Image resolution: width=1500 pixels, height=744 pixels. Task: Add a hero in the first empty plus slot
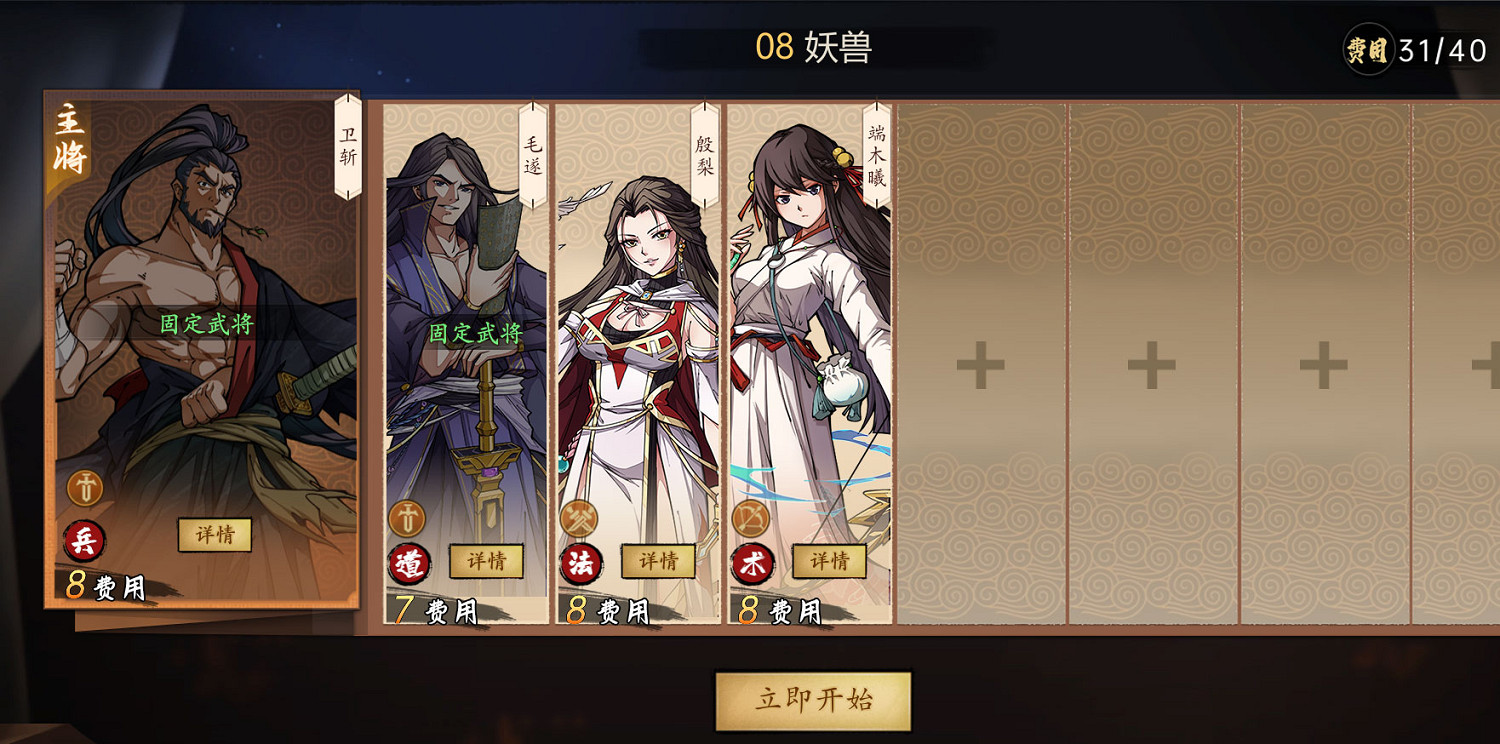coord(981,362)
